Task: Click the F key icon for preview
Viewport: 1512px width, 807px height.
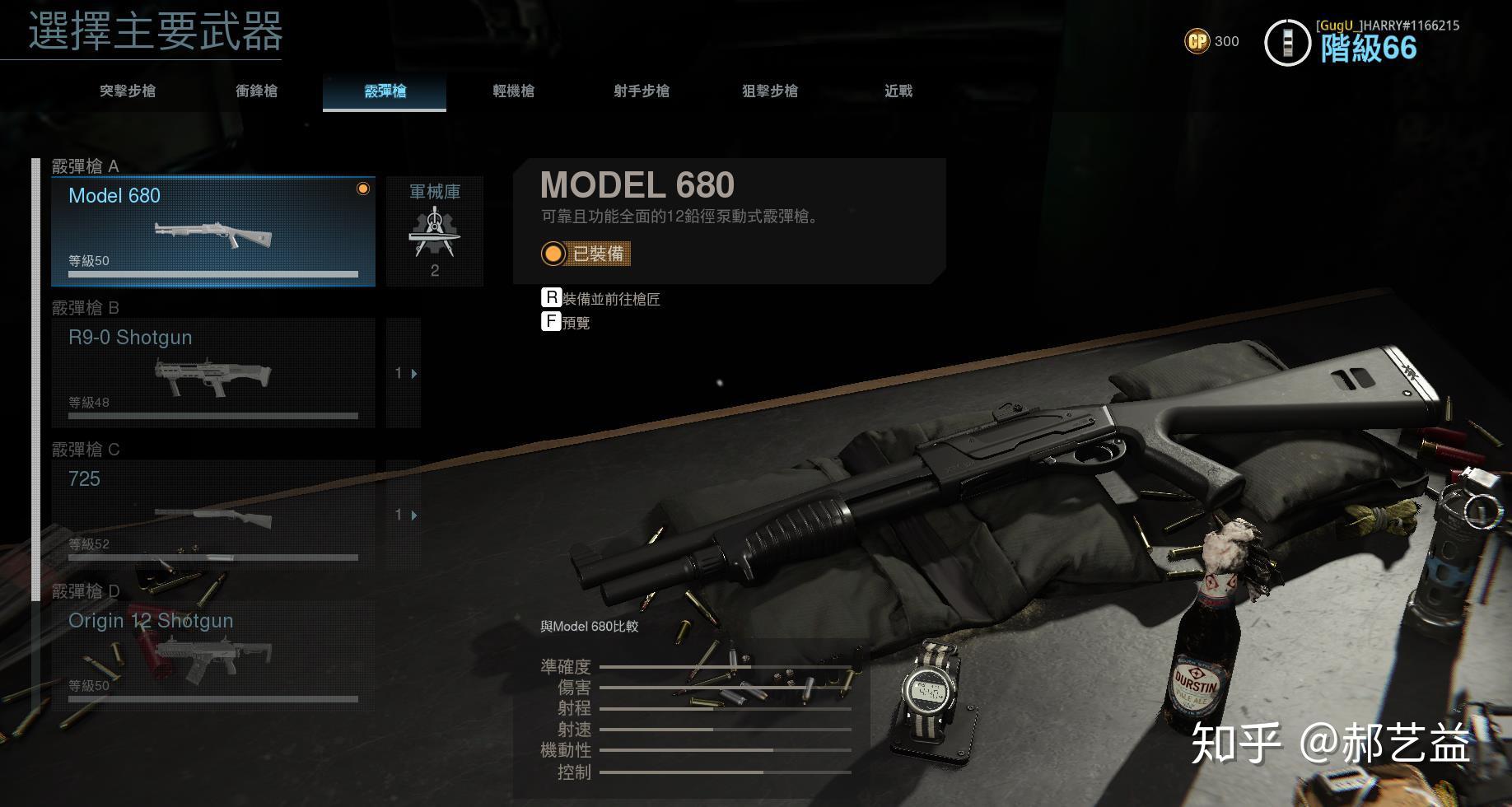Action: click(x=551, y=322)
